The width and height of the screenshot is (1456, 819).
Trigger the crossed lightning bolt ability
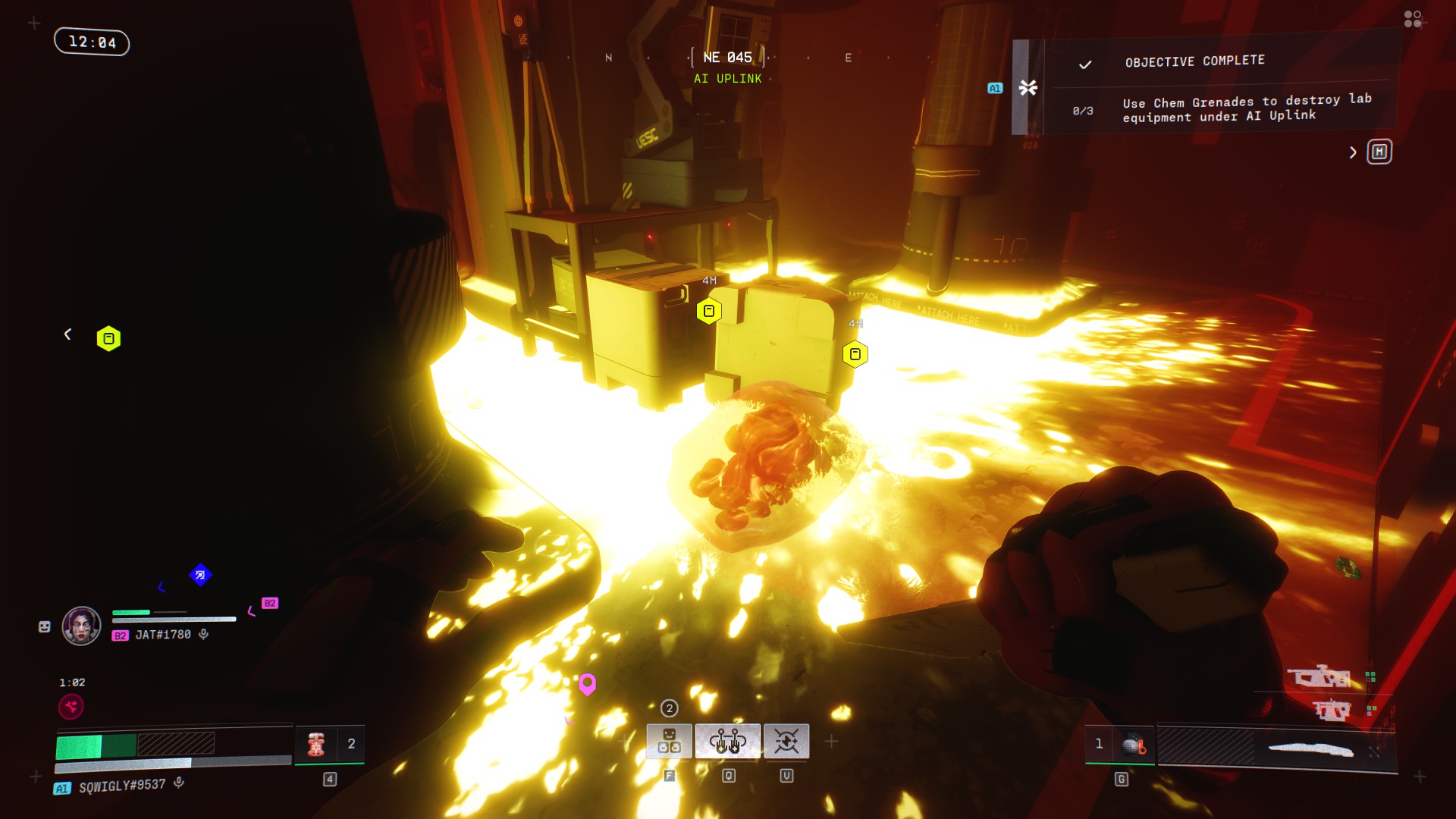coord(786,741)
